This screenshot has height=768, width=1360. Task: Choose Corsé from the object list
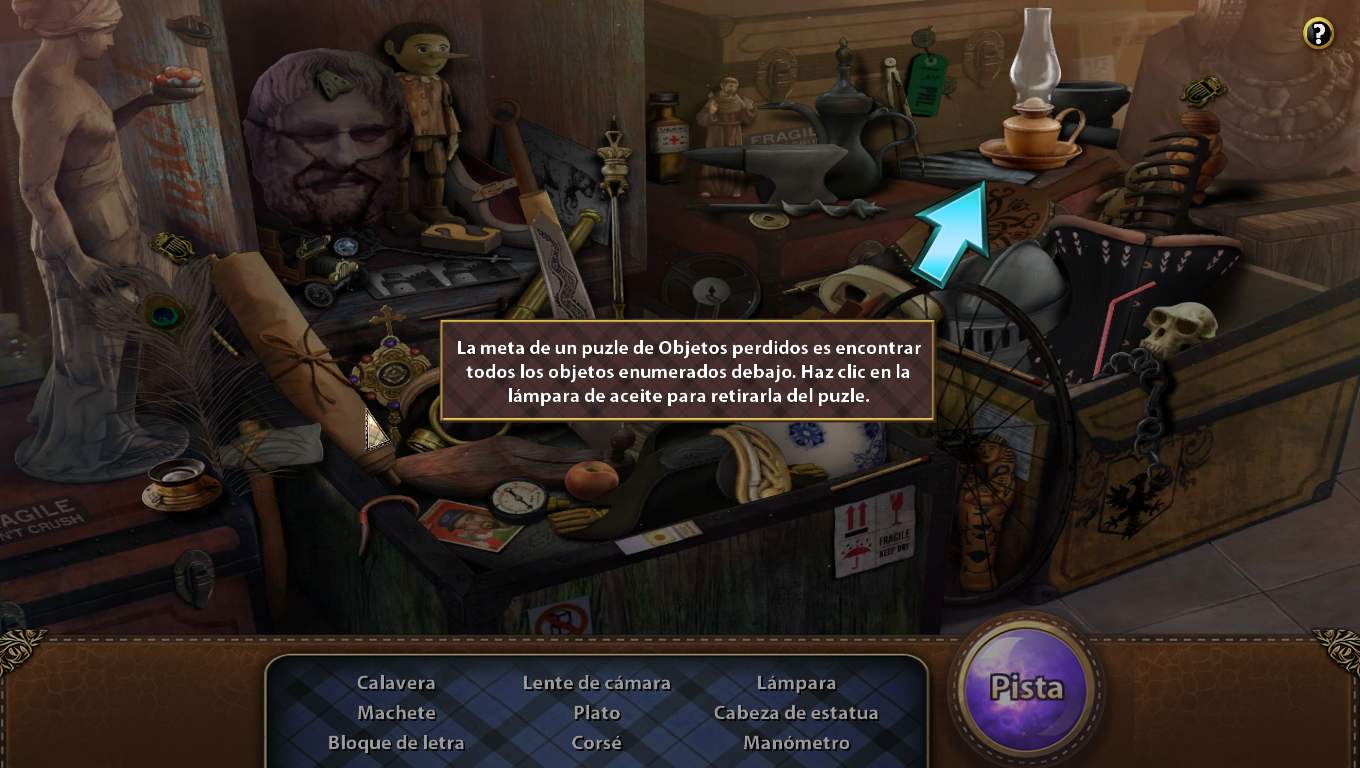pos(596,743)
